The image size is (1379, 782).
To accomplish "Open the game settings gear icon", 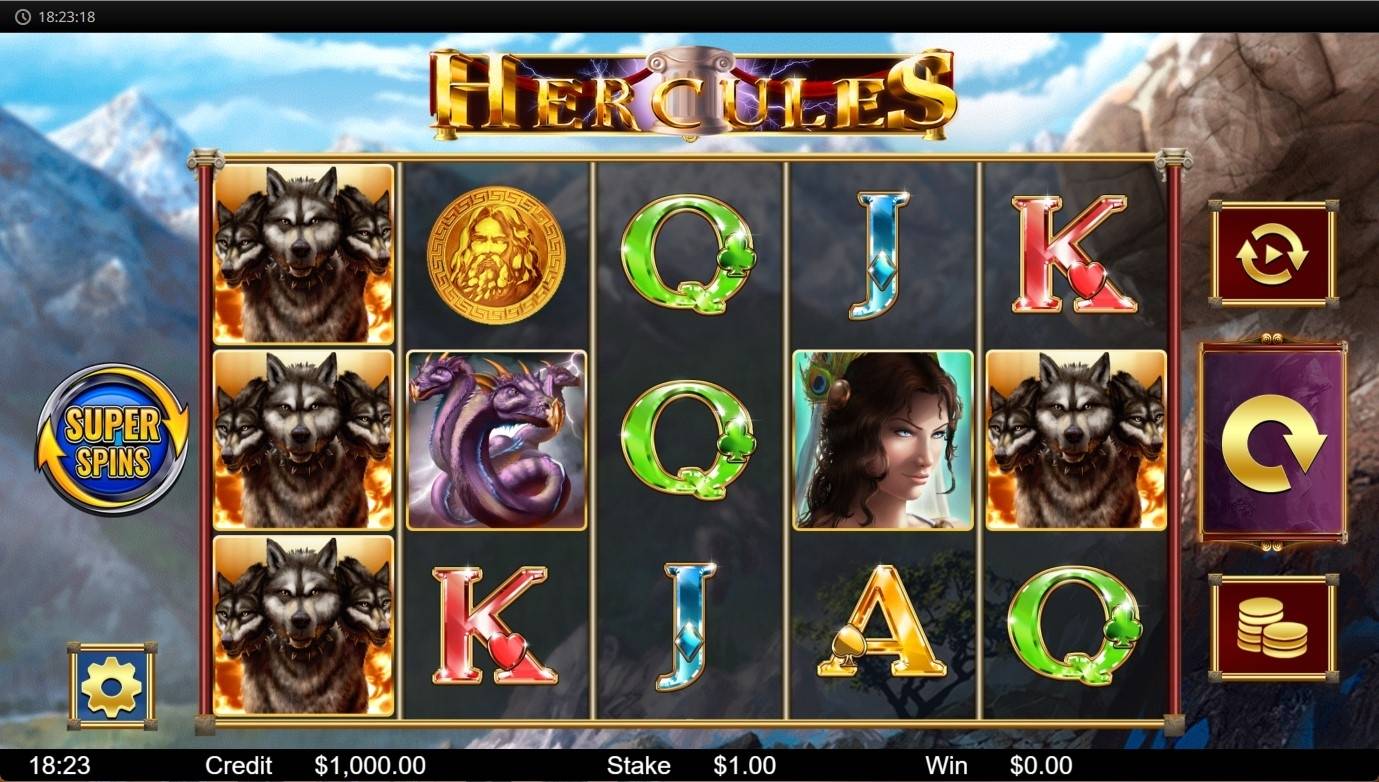I will point(110,683).
